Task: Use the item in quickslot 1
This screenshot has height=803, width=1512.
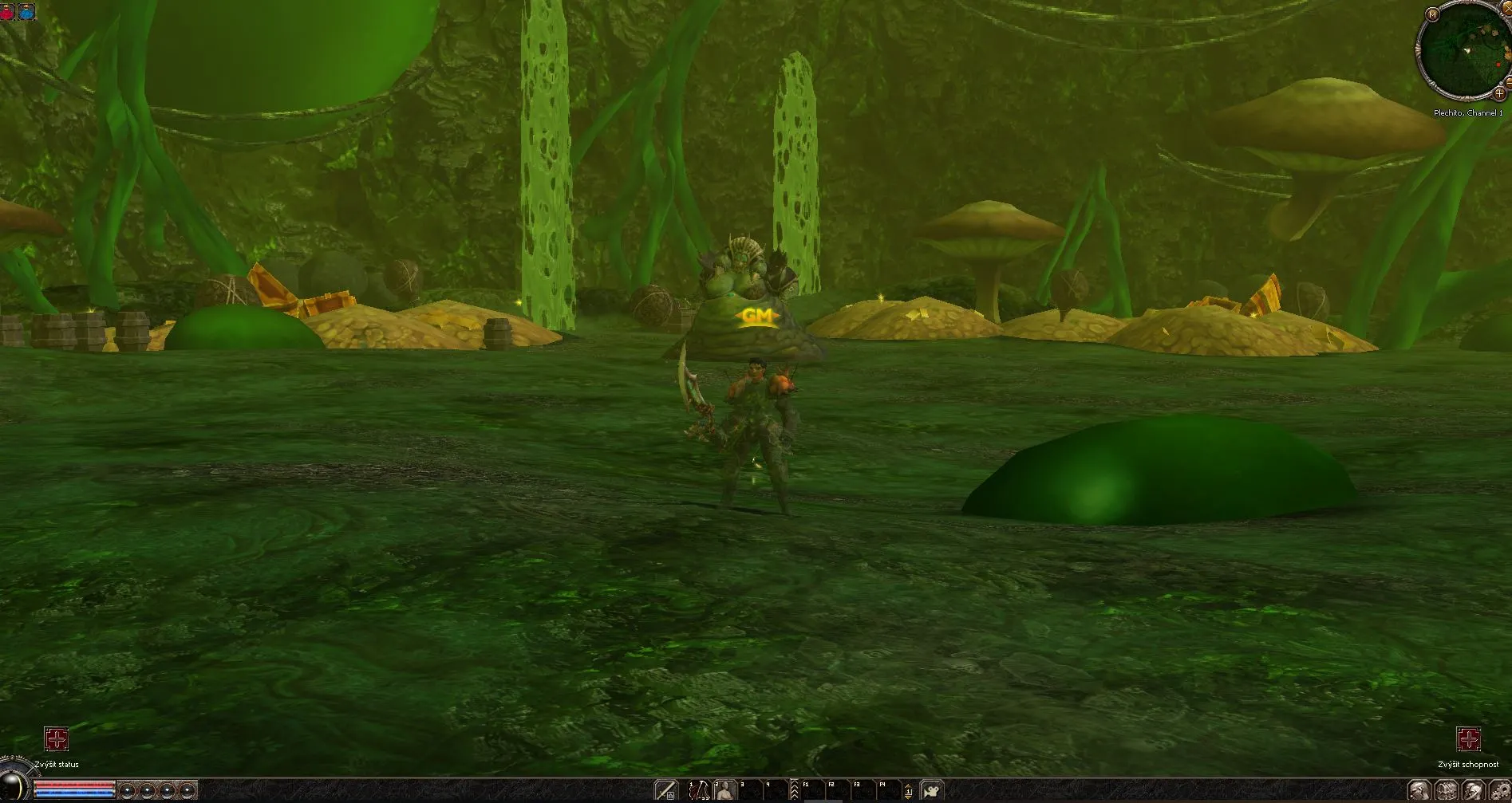Action: pos(699,790)
